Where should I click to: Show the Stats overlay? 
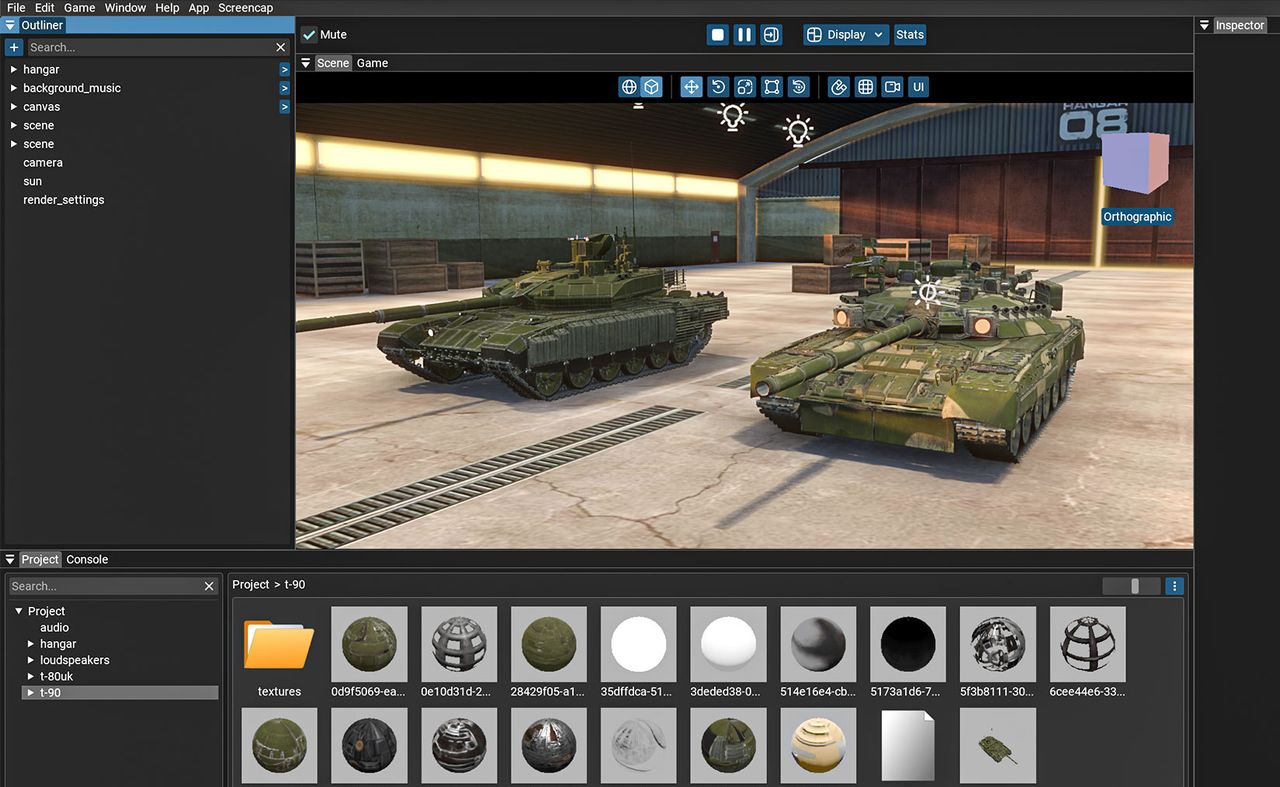(x=910, y=35)
